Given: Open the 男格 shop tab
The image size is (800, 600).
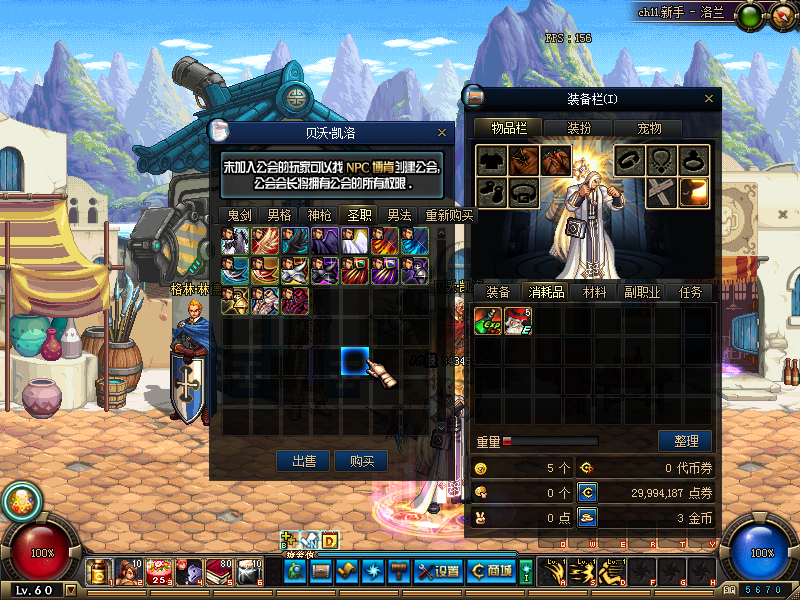Looking at the screenshot, I should pyautogui.click(x=279, y=214).
